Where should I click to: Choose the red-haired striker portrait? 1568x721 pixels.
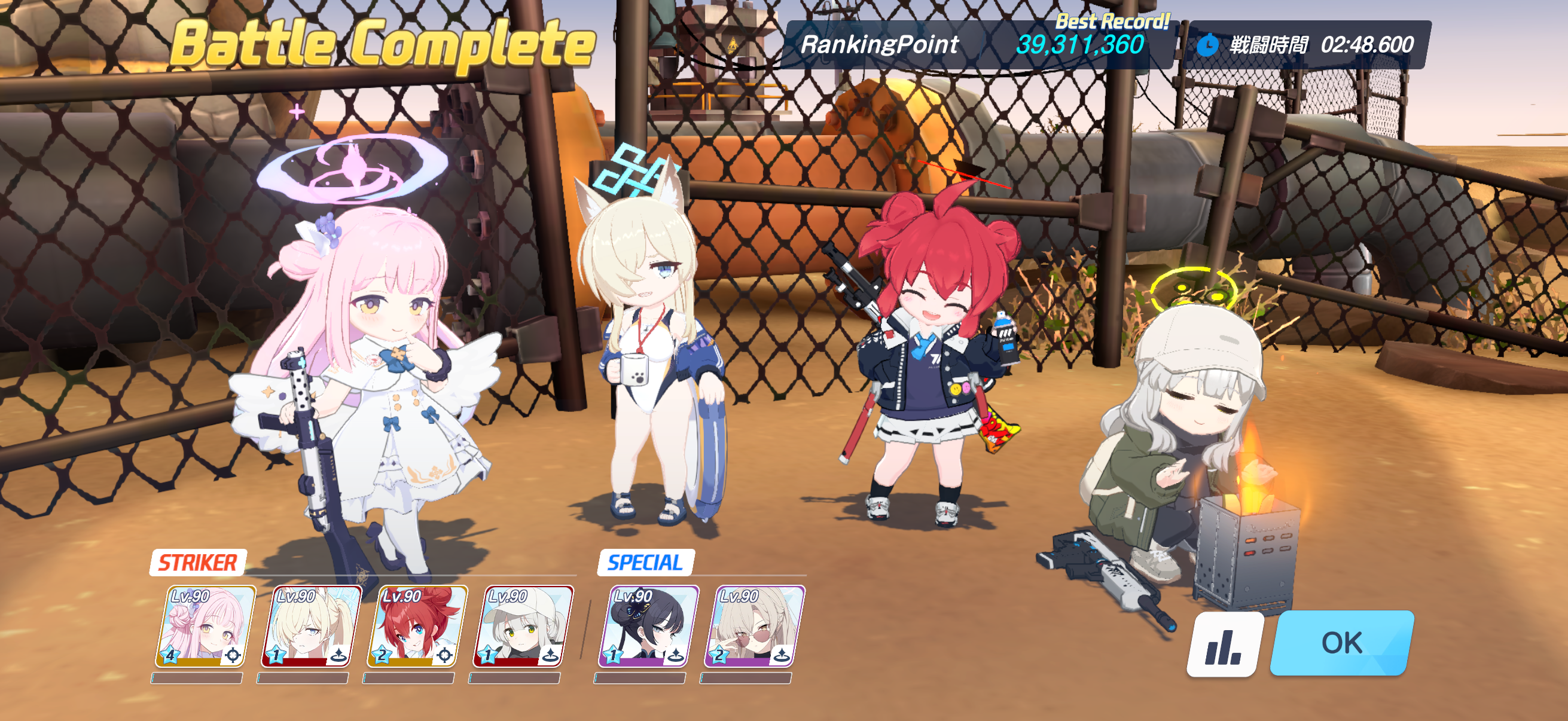point(416,626)
